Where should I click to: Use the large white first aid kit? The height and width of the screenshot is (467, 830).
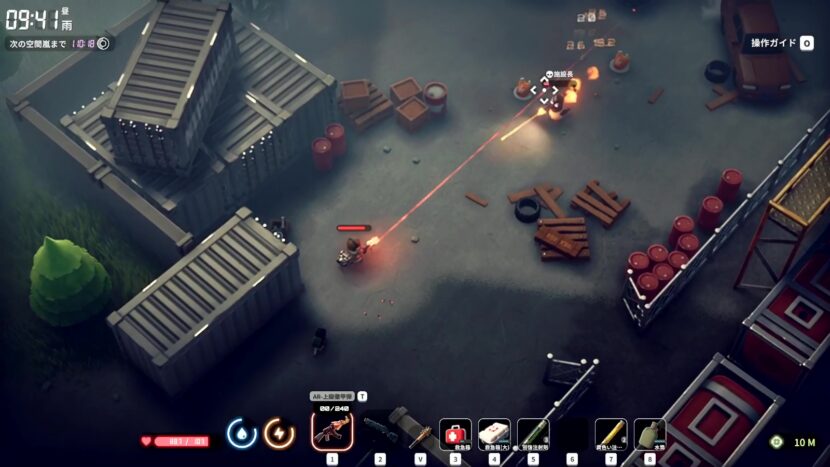coord(494,434)
